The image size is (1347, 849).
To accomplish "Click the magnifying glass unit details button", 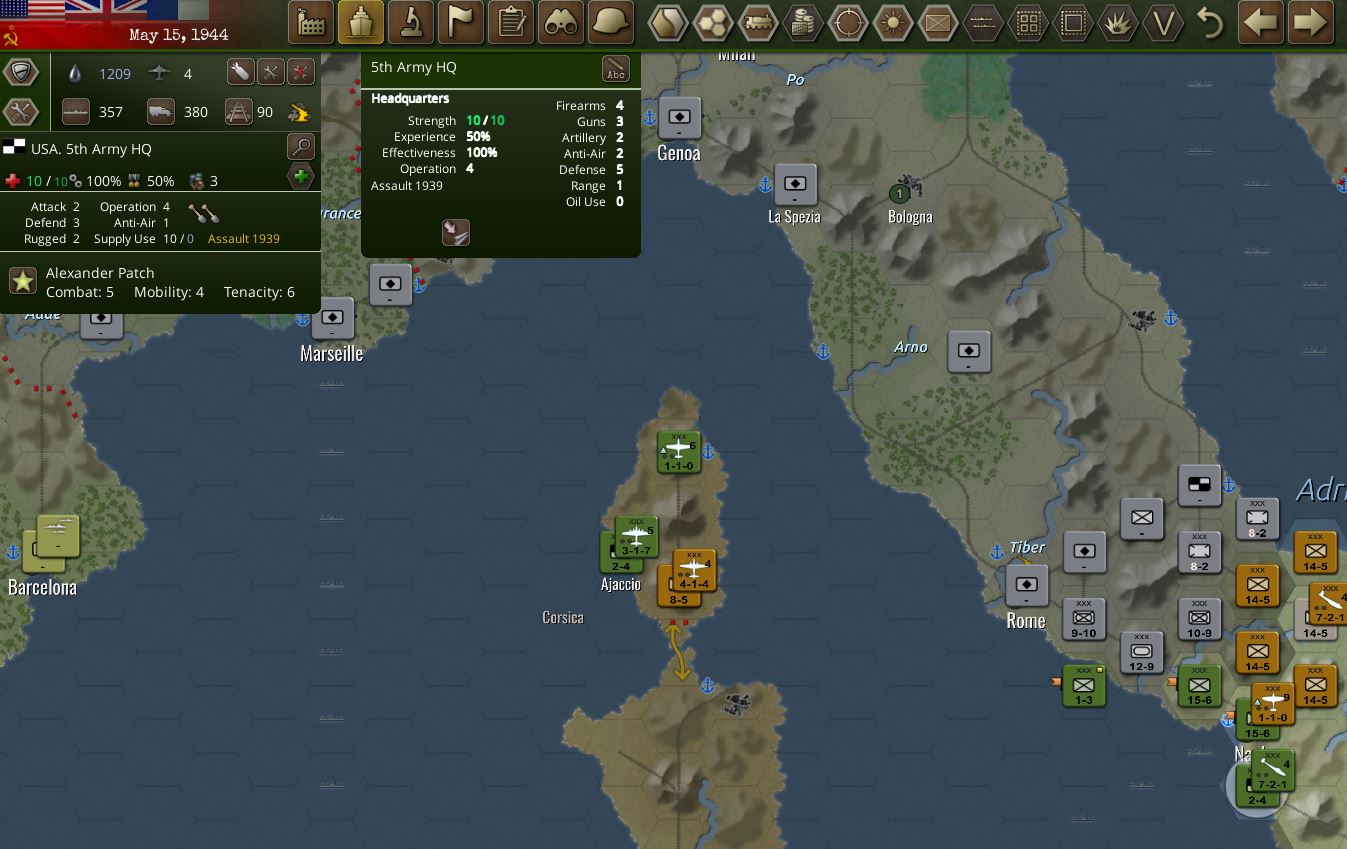I will (300, 147).
